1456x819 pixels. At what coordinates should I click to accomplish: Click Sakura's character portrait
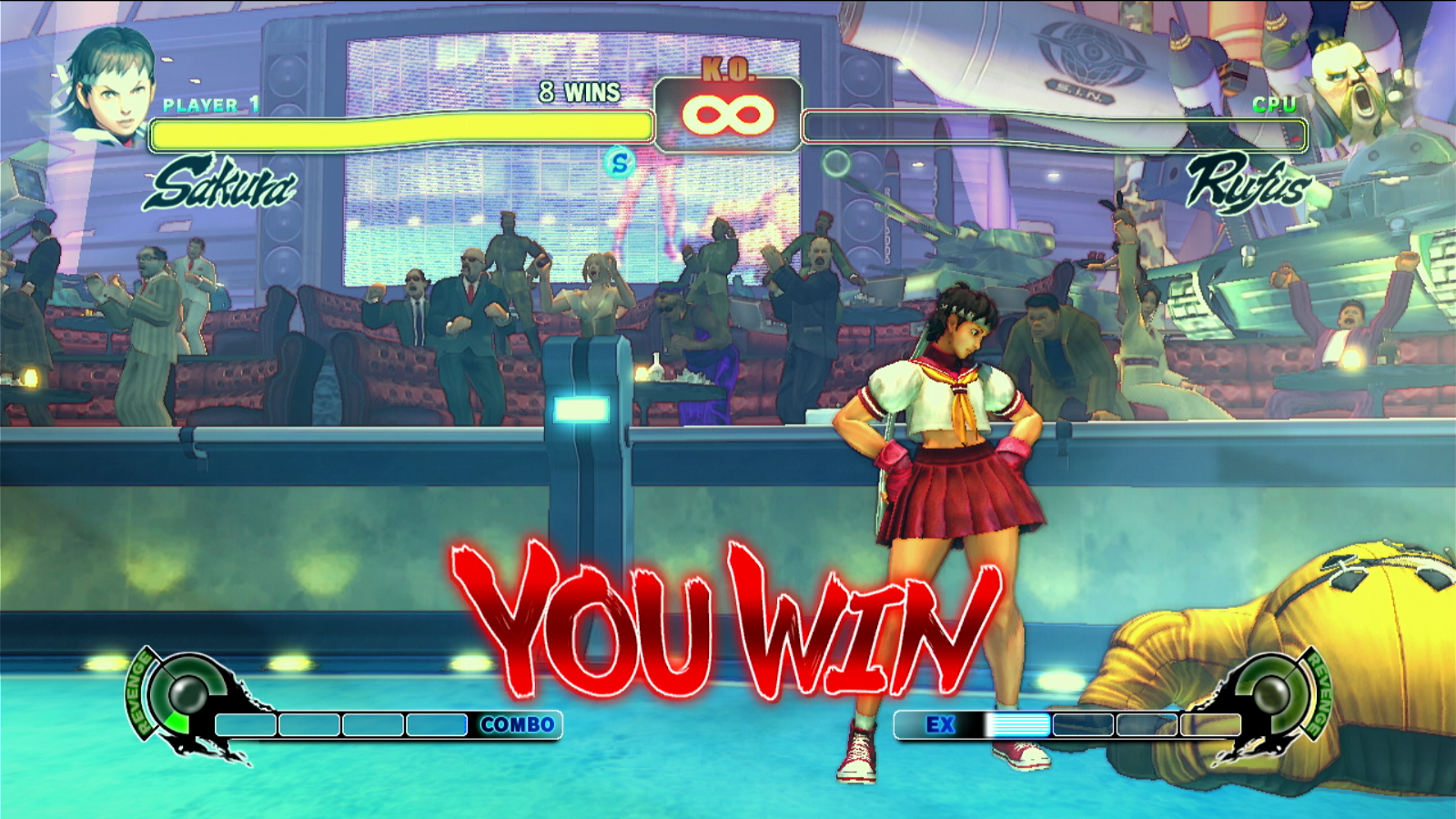(x=106, y=84)
